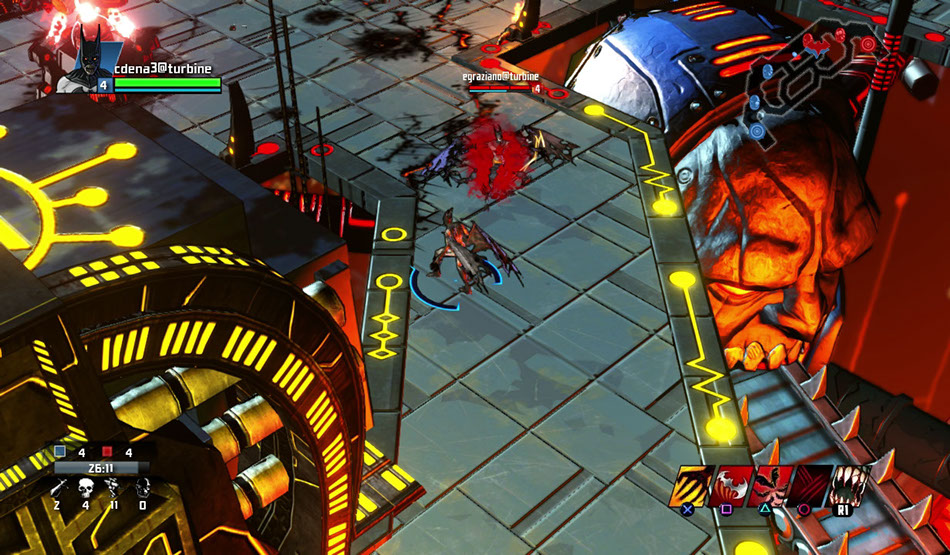The image size is (950, 555).
Task: Activate the fanged jaws ability
Action: coord(853,482)
